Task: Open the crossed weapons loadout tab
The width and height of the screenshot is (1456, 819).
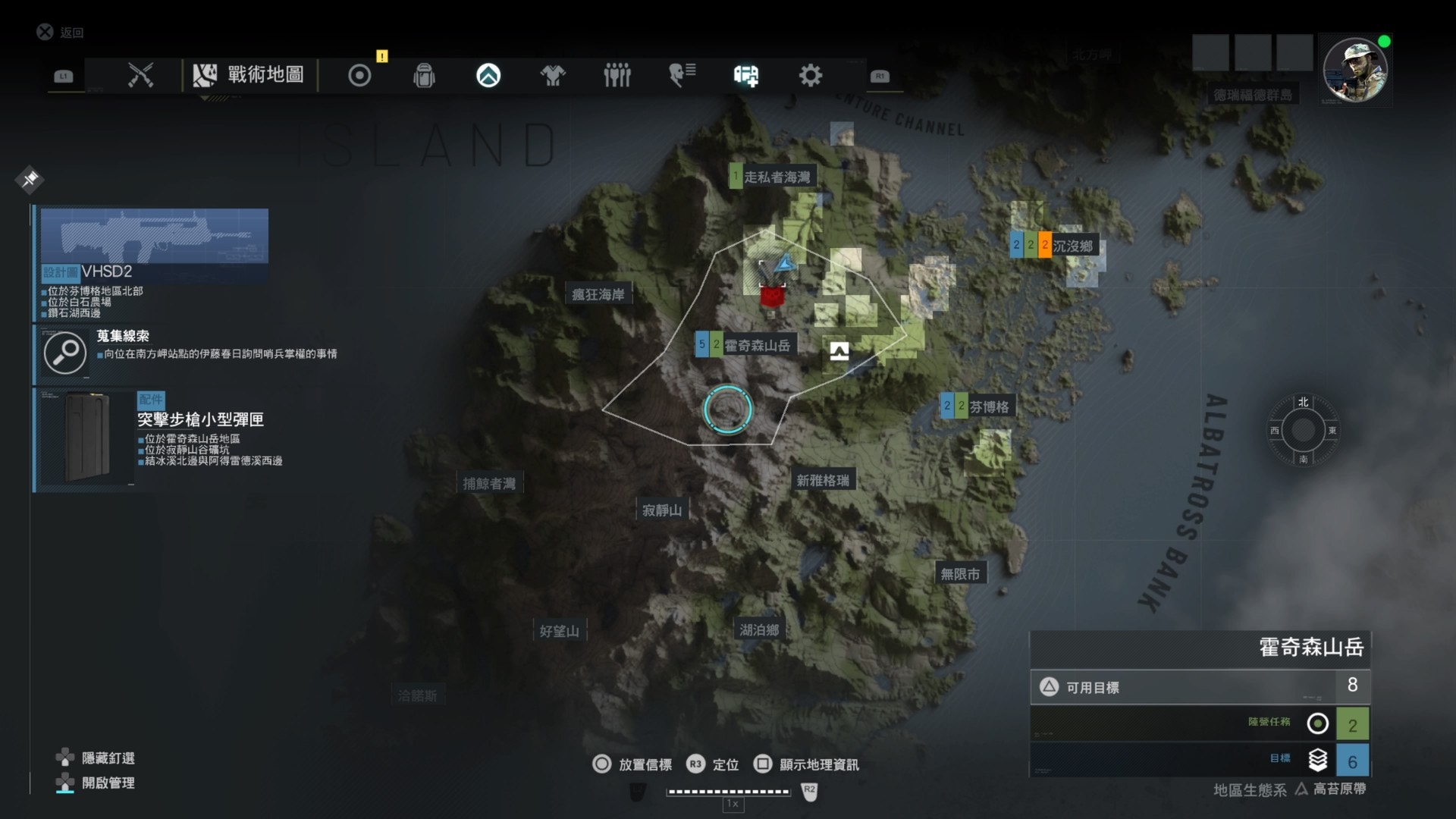Action: coord(141,75)
